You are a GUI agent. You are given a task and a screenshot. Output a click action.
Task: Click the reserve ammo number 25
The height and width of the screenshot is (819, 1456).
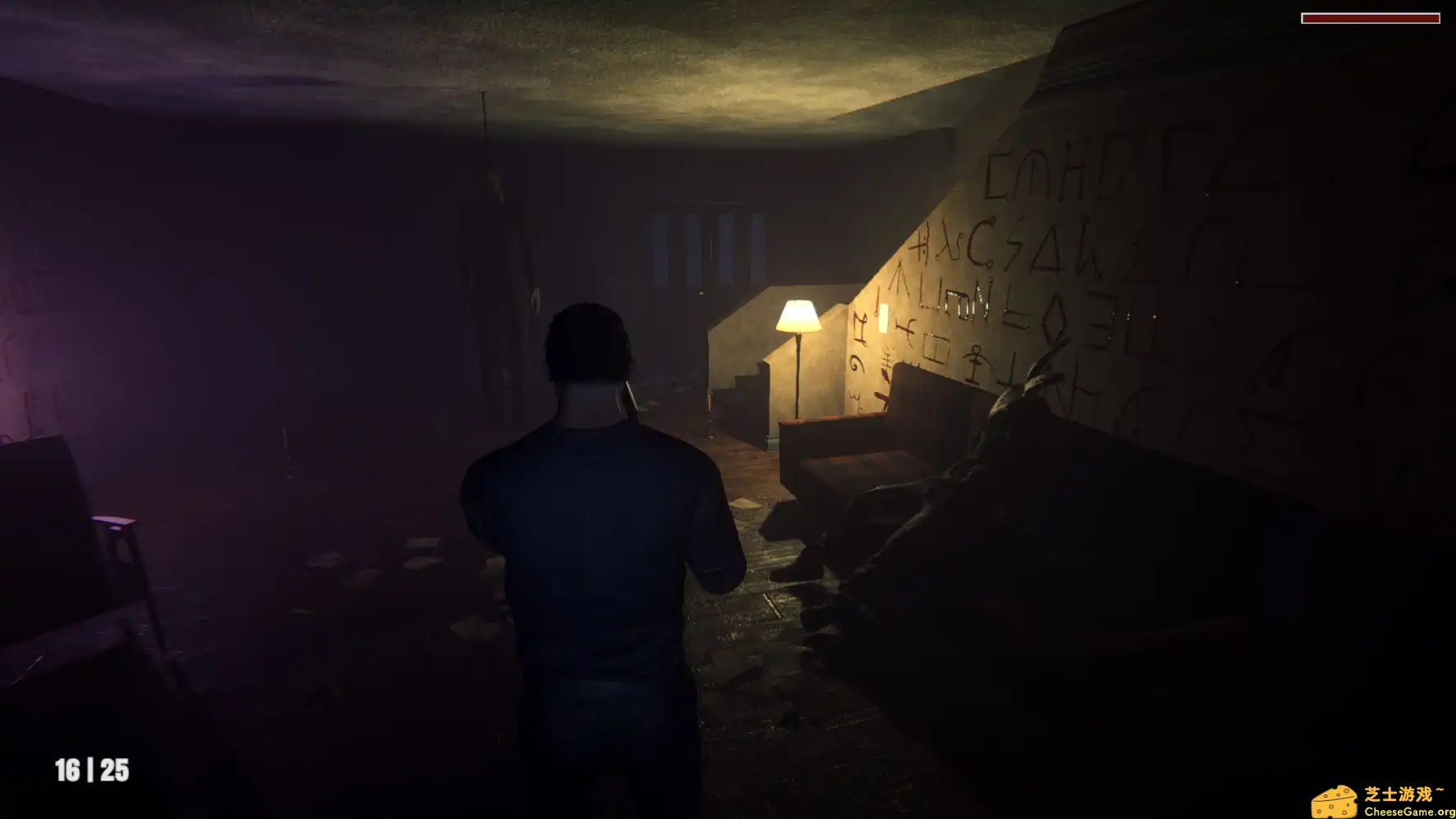pos(115,771)
